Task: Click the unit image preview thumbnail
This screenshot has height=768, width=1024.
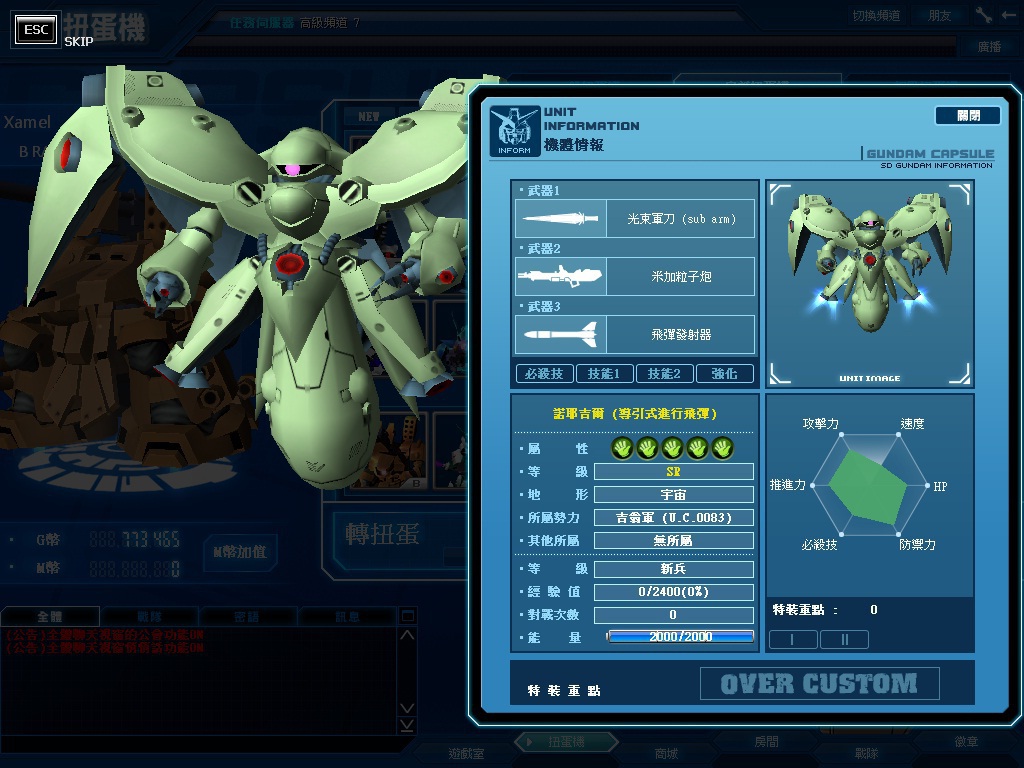Action: pyautogui.click(x=869, y=284)
